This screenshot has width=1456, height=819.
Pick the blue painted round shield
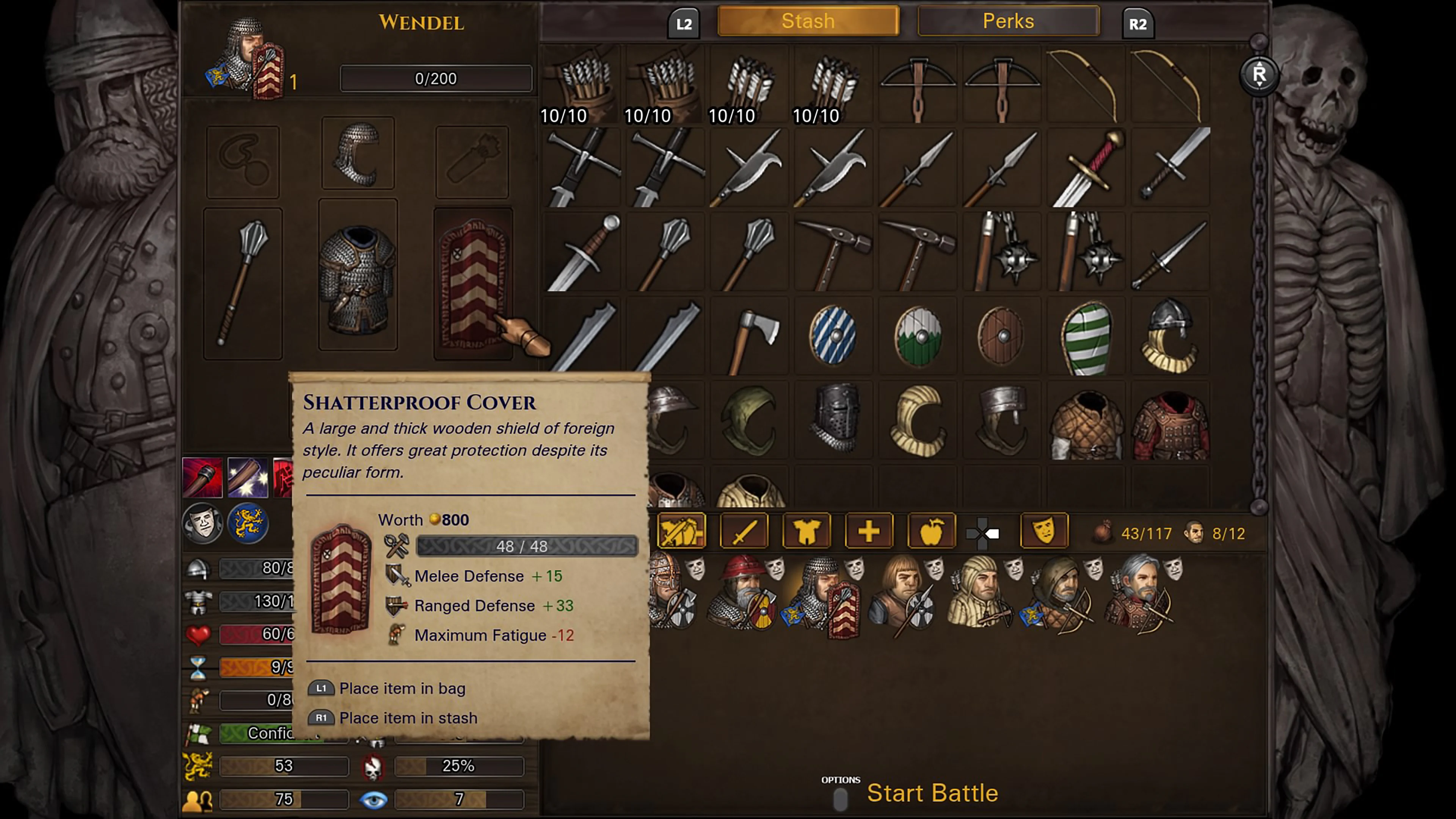pos(833,335)
